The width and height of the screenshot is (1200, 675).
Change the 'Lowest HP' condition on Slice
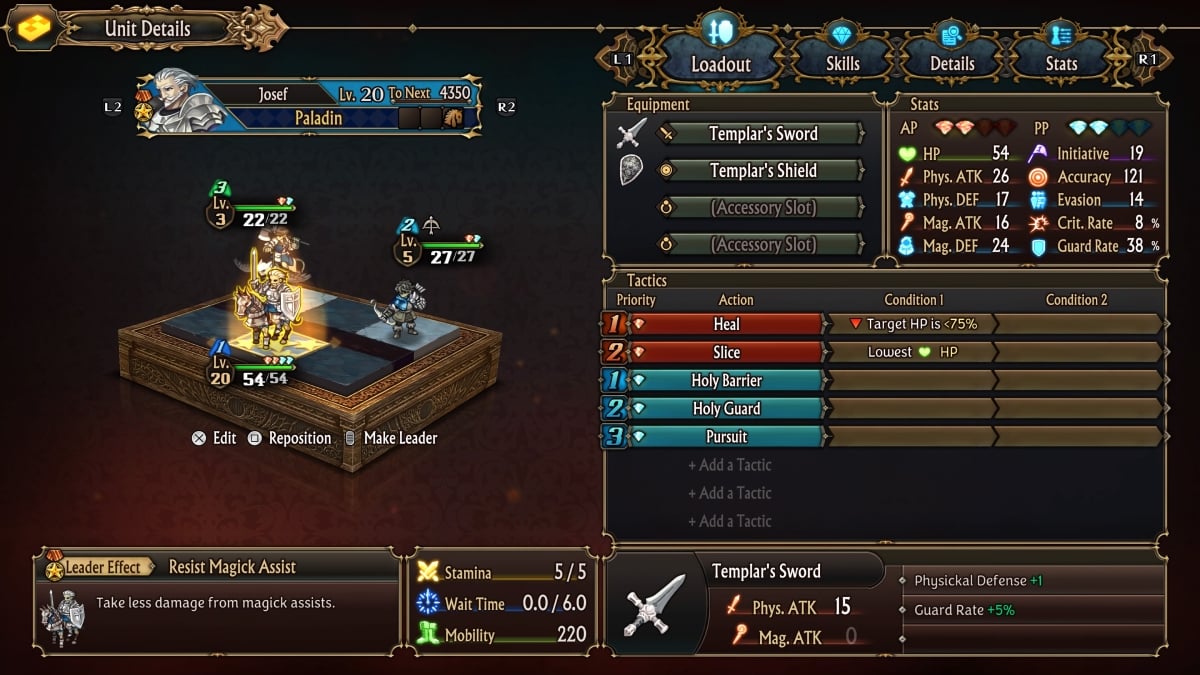pyautogui.click(x=912, y=352)
